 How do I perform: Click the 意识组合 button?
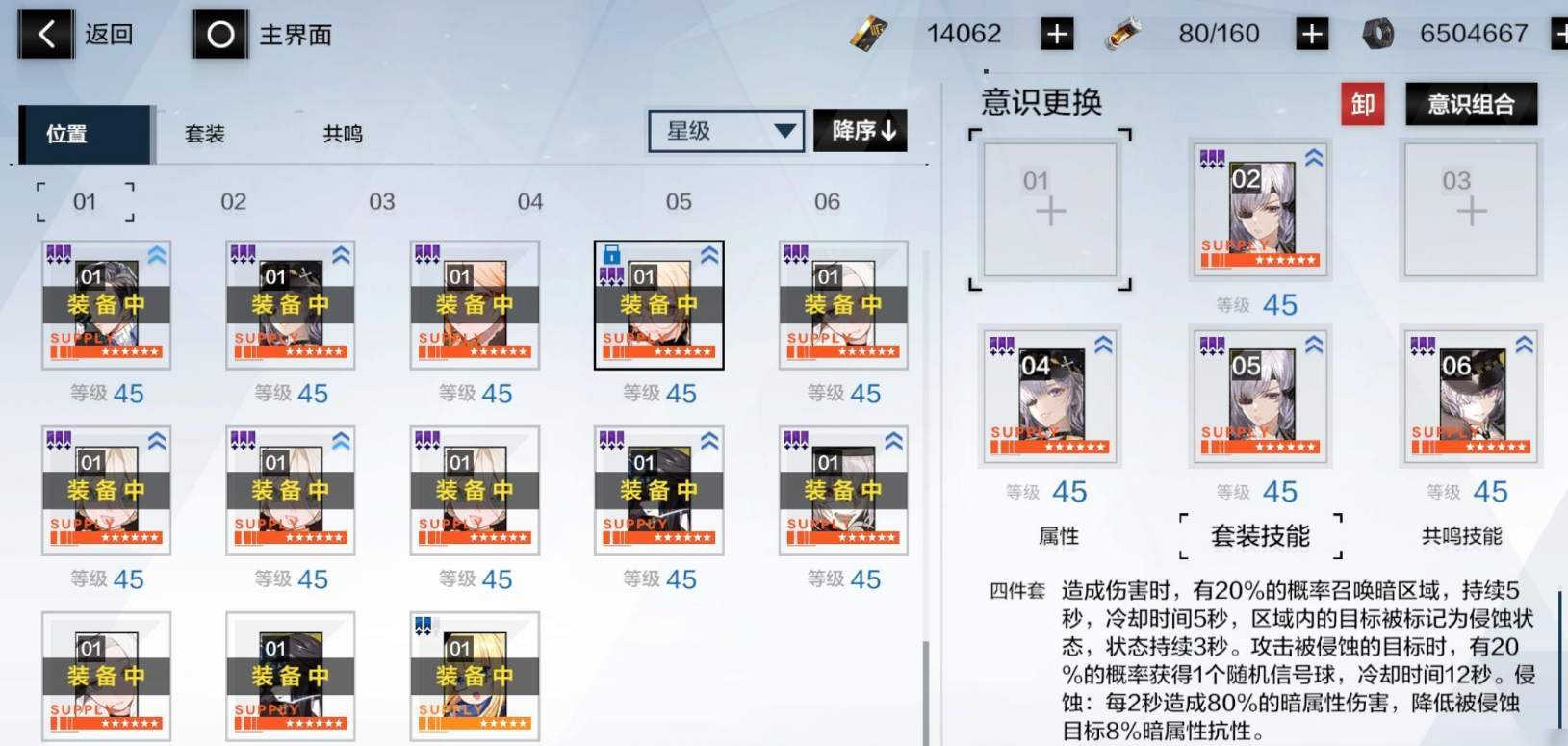coord(1470,104)
